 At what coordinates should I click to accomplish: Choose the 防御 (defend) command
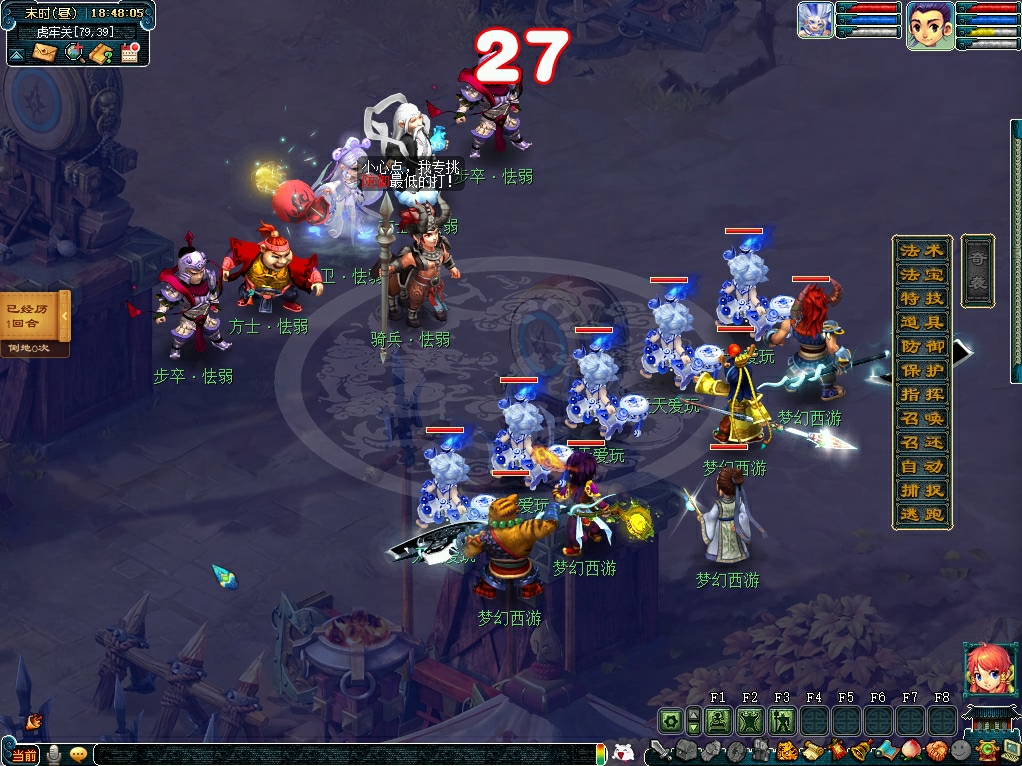click(x=922, y=346)
